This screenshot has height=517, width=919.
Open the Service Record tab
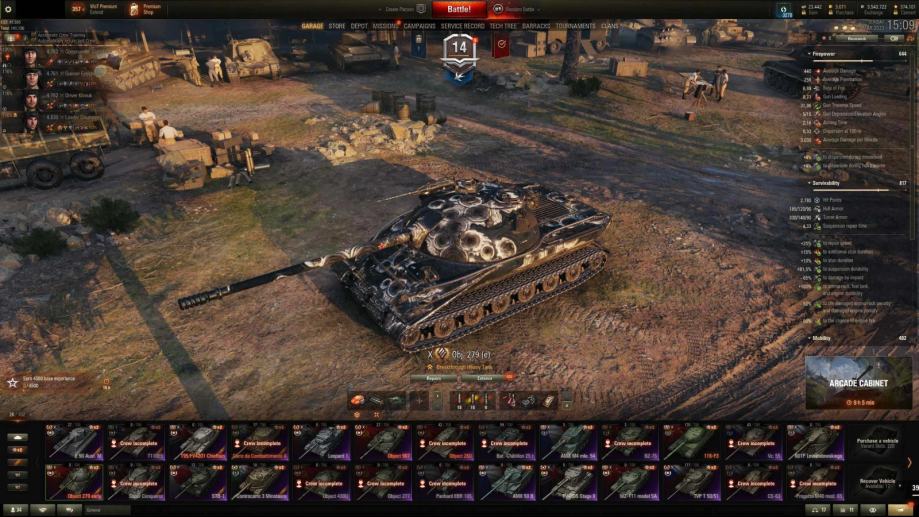pos(463,26)
